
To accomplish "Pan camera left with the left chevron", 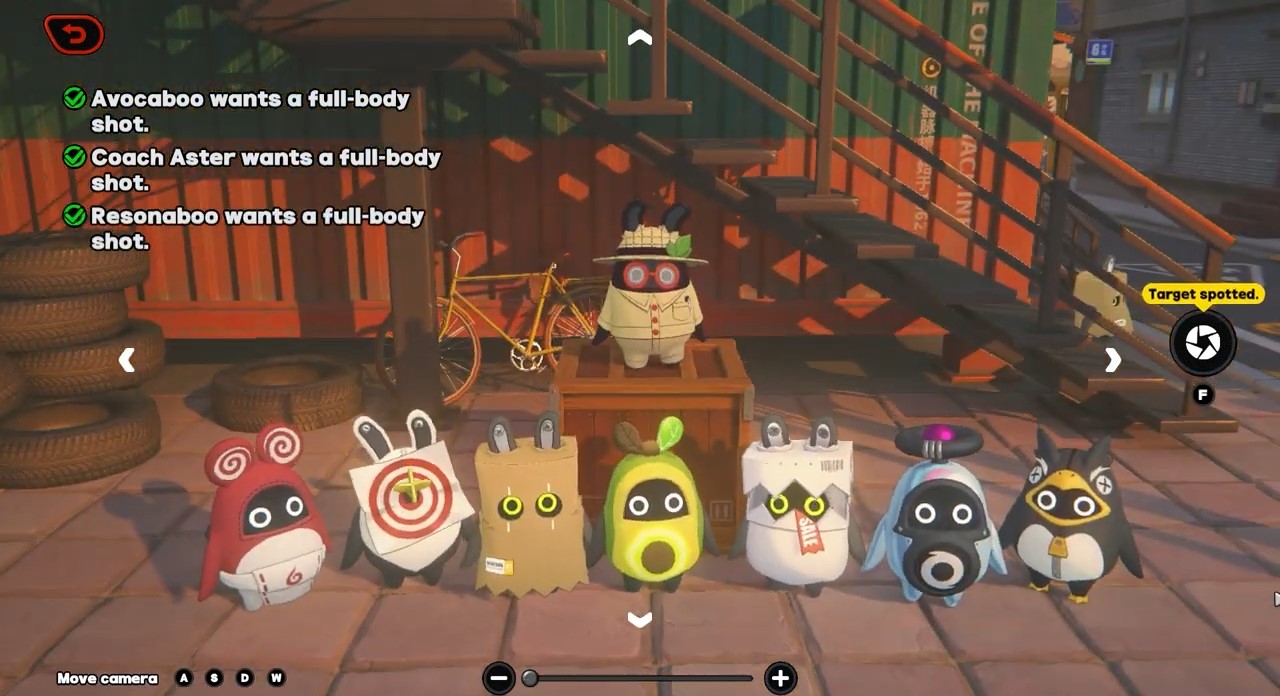I will tap(127, 360).
